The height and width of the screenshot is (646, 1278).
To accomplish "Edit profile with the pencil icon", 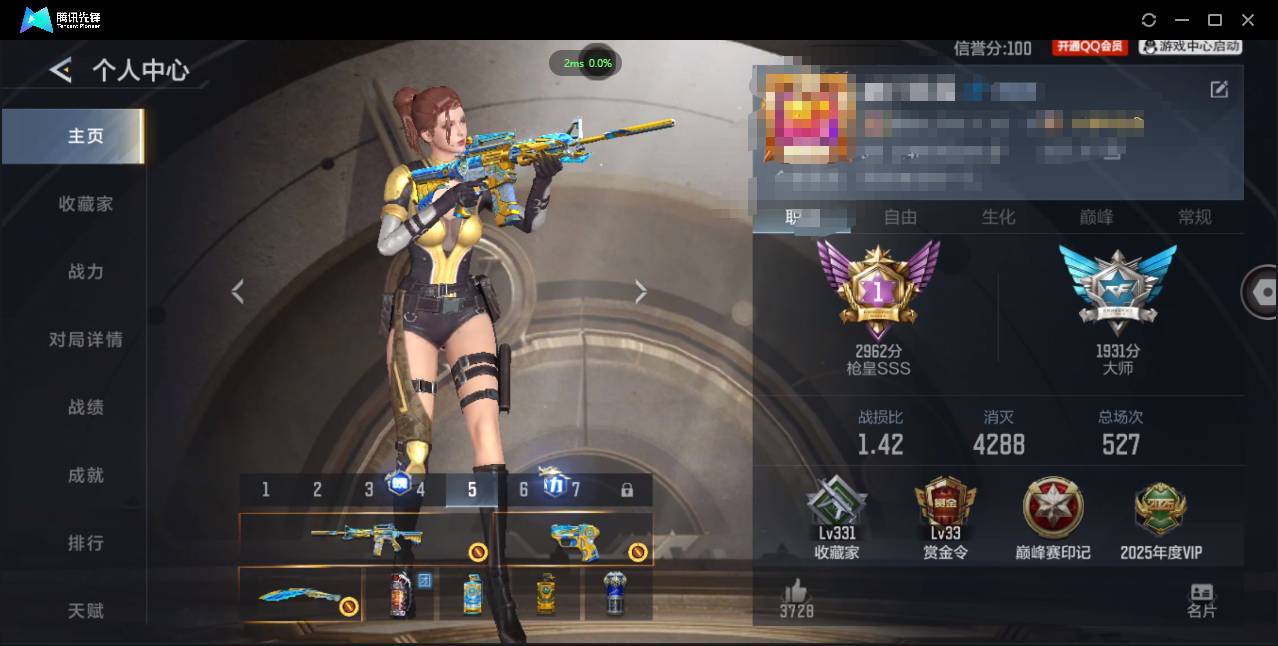I will [x=1219, y=90].
